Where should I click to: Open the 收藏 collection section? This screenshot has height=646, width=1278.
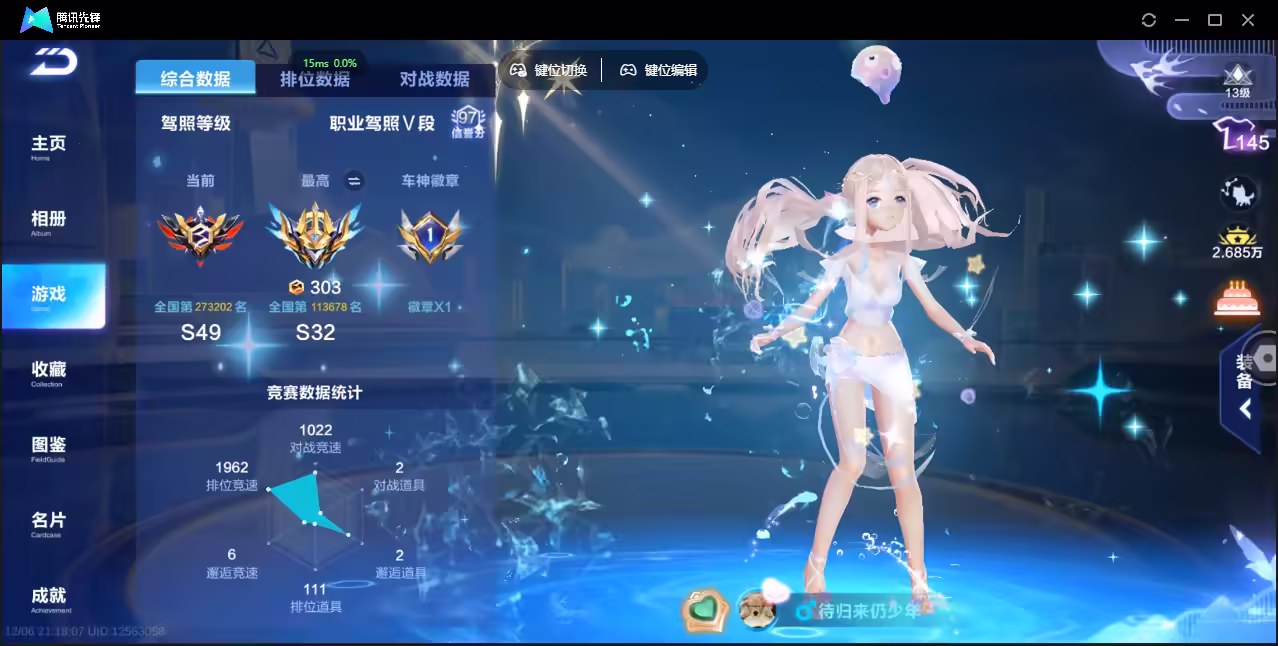point(48,372)
